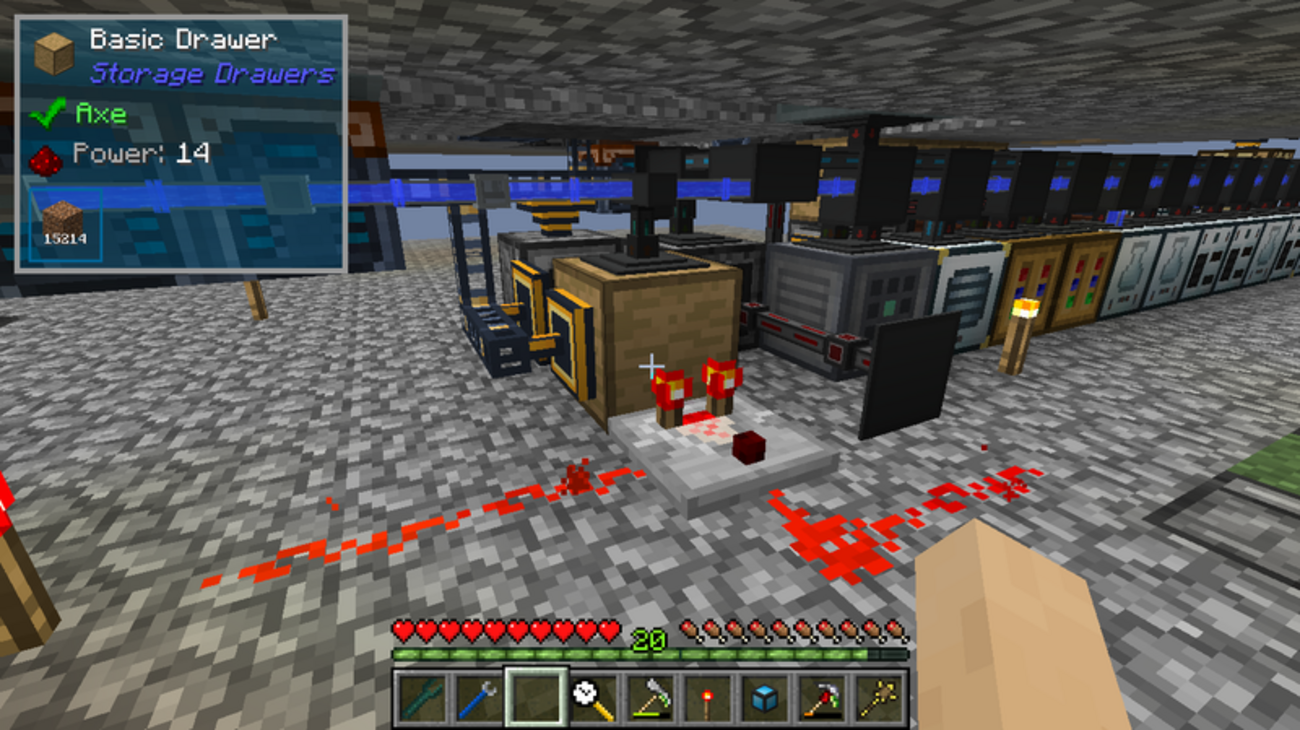Image resolution: width=1300 pixels, height=730 pixels.
Task: Select the pickaxe with the green durability bar
Action: [650, 697]
